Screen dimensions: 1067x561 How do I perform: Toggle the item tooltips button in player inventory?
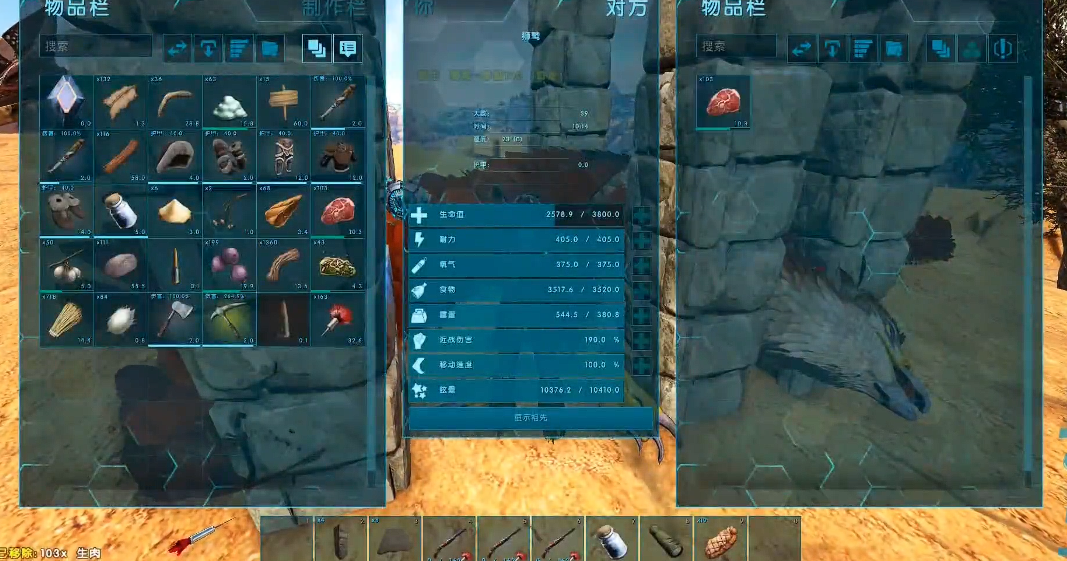[x=347, y=47]
